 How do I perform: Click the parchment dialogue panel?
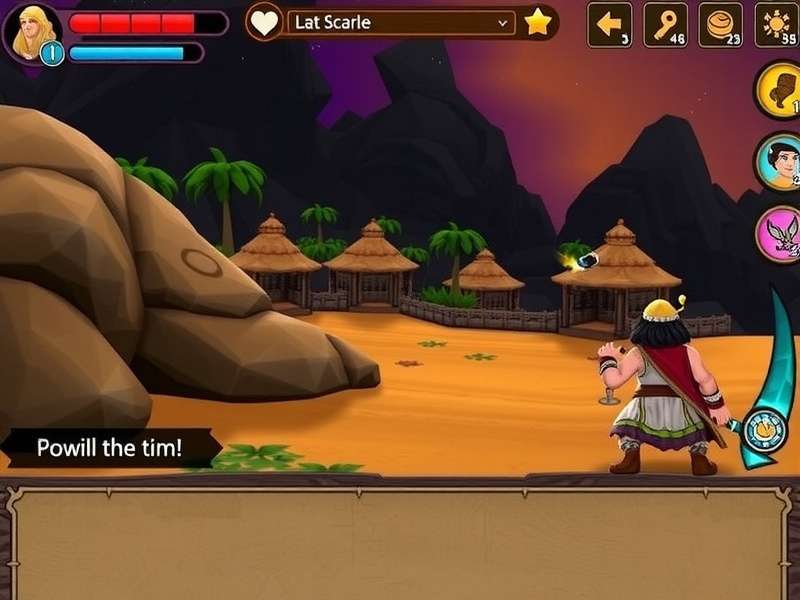[x=400, y=542]
